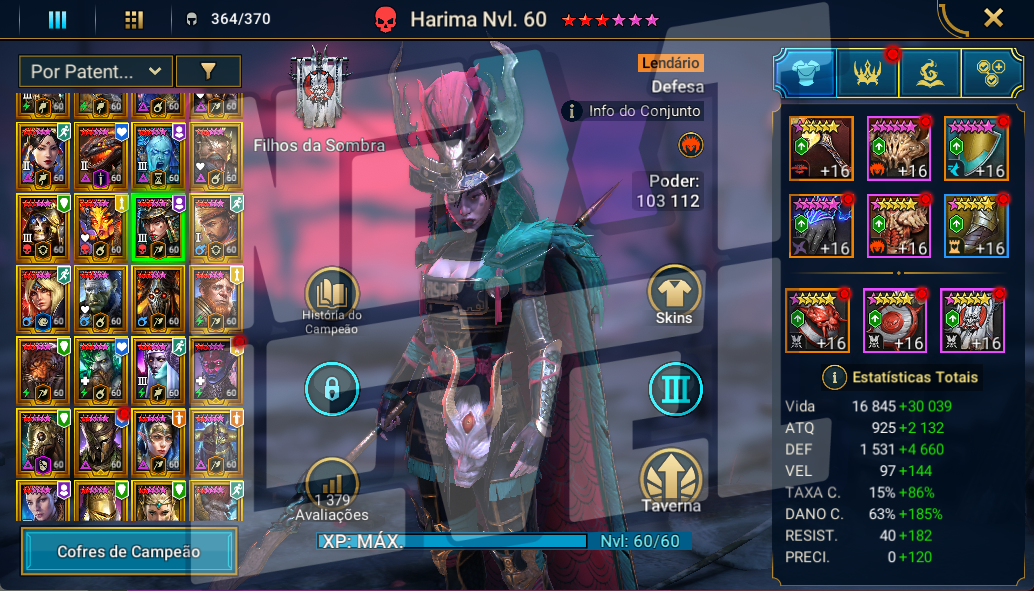Close the champion screen with the X

(x=993, y=18)
